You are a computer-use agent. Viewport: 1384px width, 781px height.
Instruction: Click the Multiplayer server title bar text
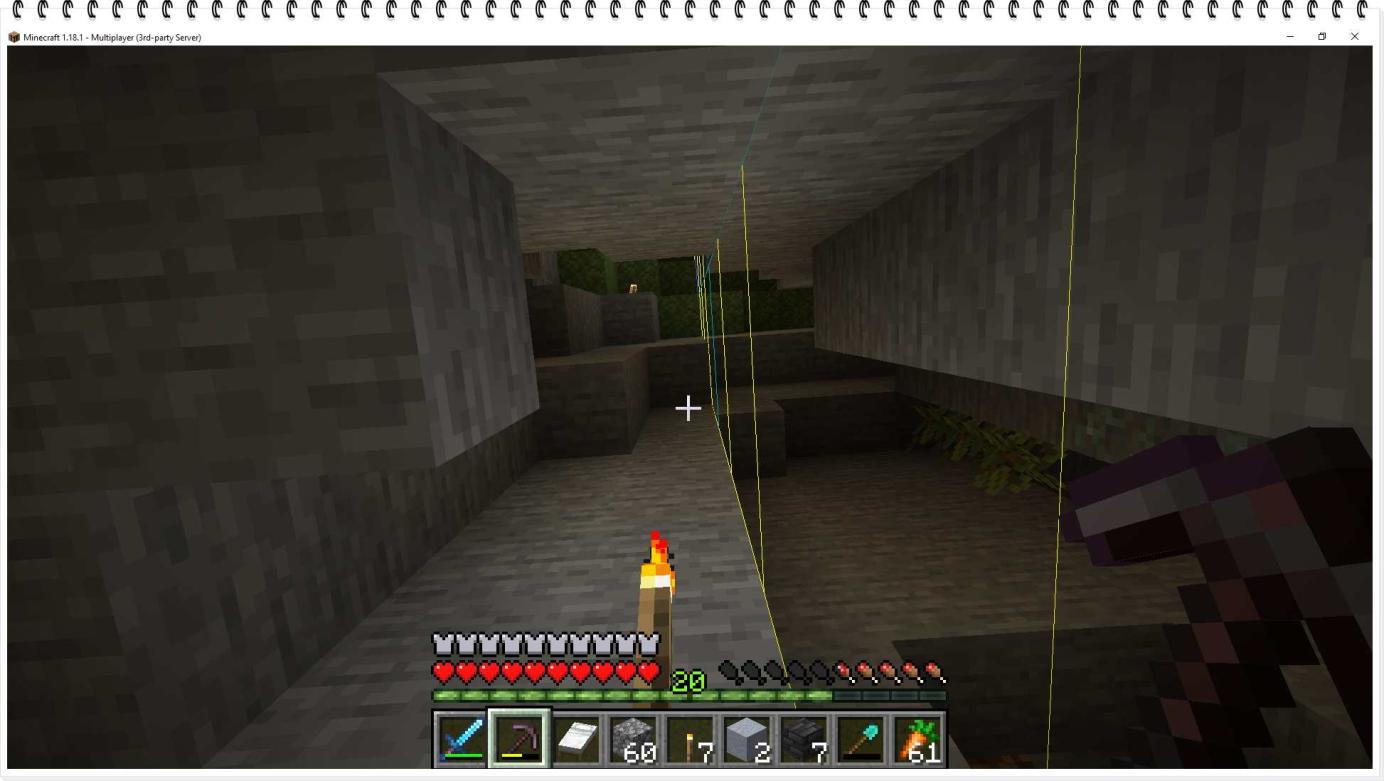110,38
